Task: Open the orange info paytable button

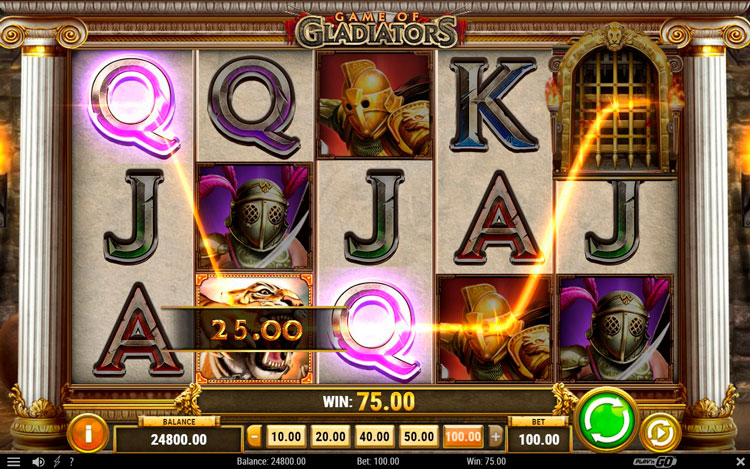Action: click(x=90, y=432)
